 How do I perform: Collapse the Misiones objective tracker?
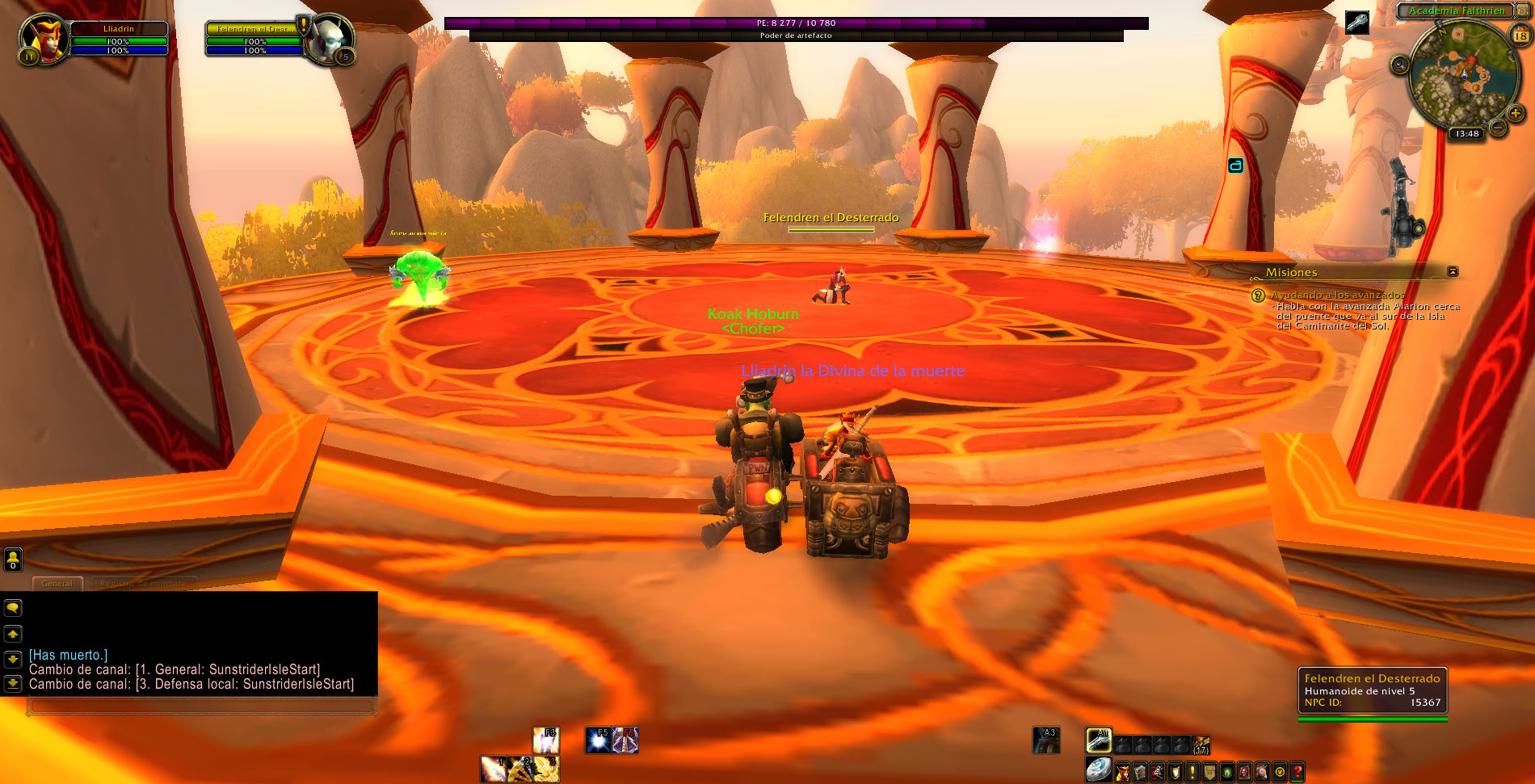point(1453,271)
